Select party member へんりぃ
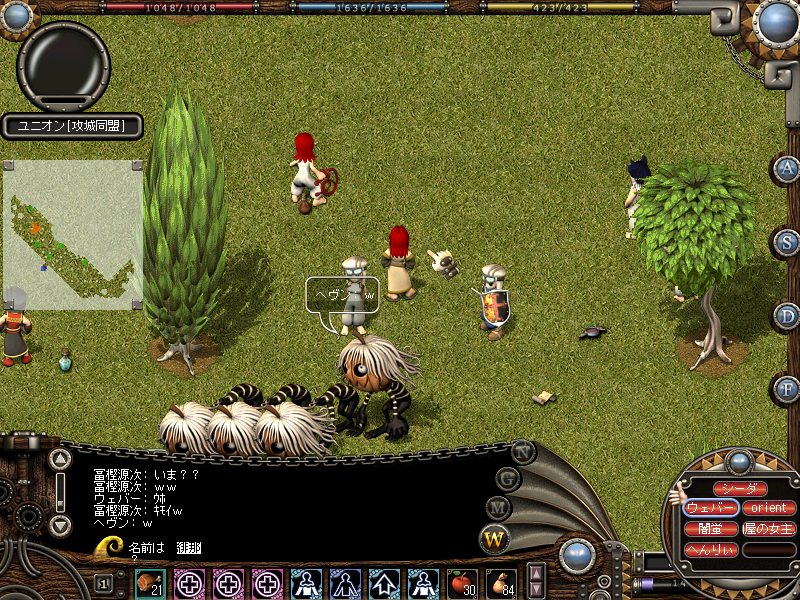This screenshot has height=600, width=800. click(x=711, y=549)
